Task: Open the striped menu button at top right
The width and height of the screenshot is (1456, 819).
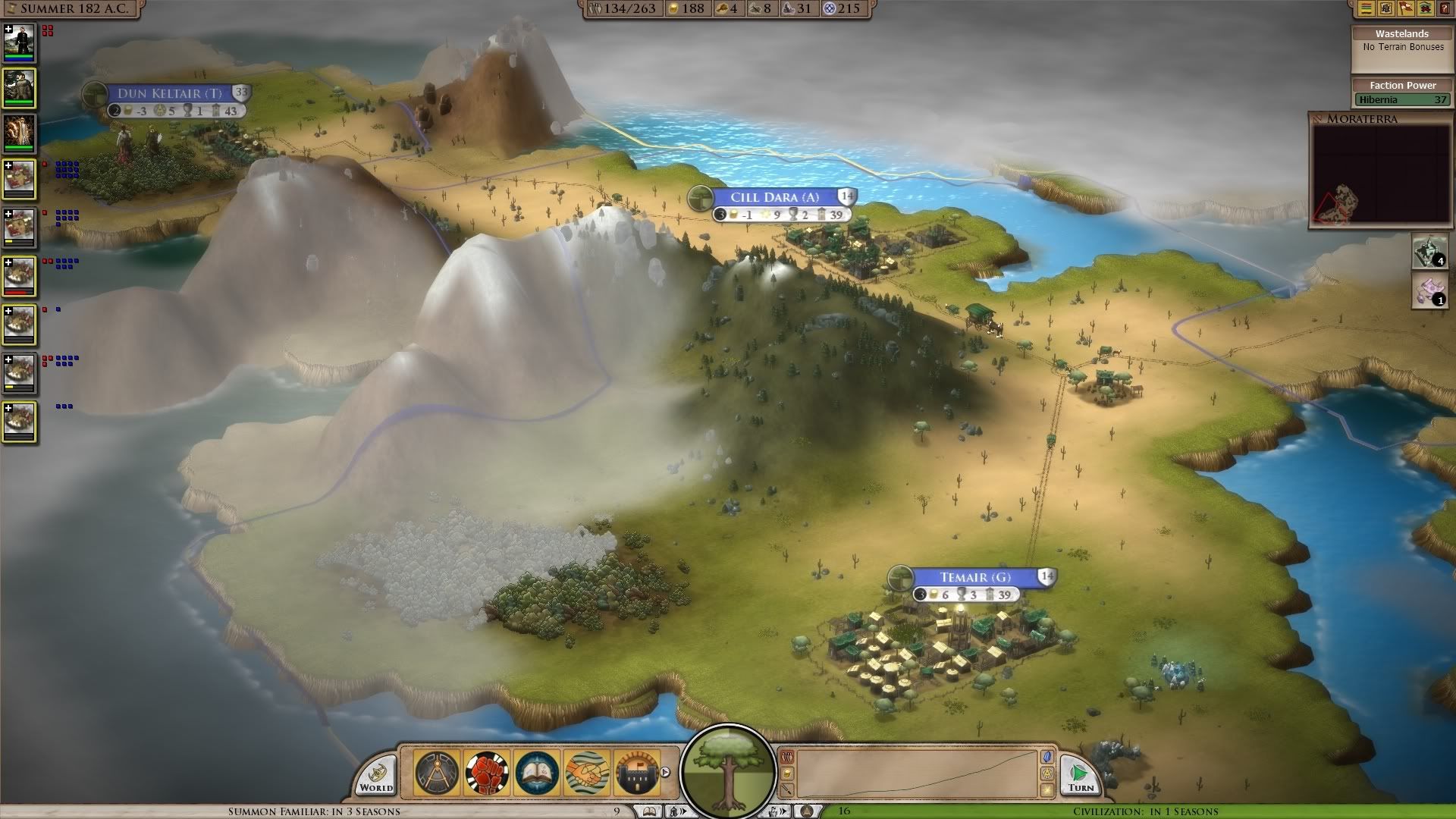Action: (1366, 8)
